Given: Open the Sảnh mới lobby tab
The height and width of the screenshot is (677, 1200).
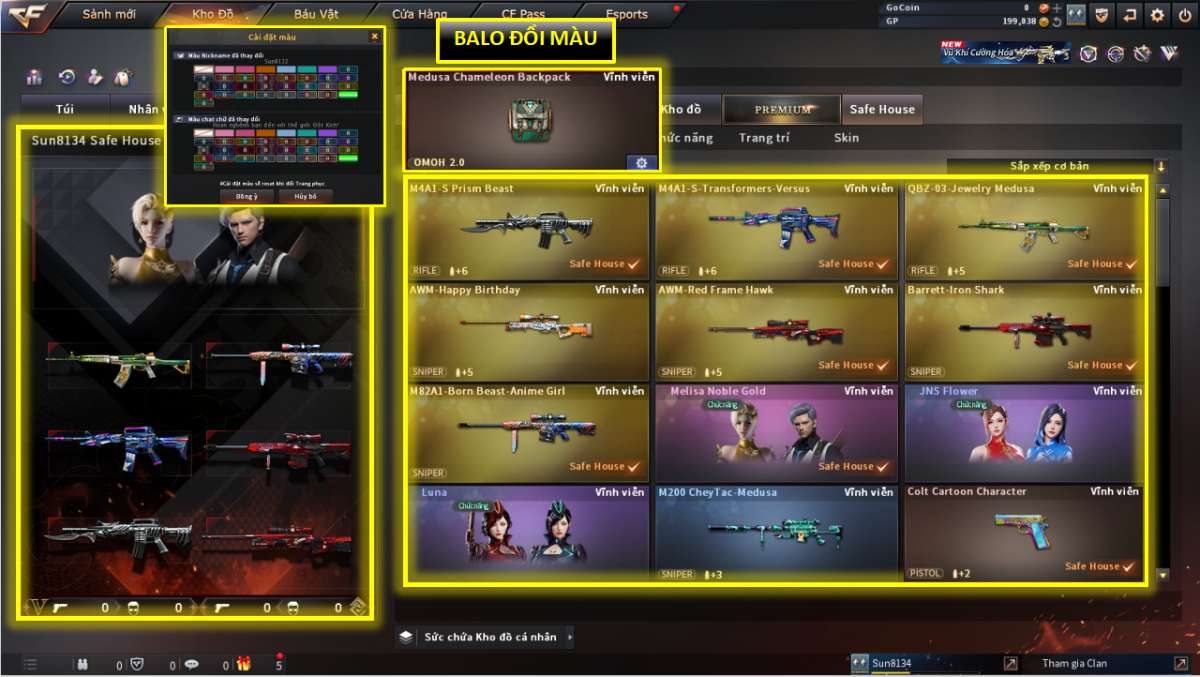Looking at the screenshot, I should pyautogui.click(x=110, y=14).
